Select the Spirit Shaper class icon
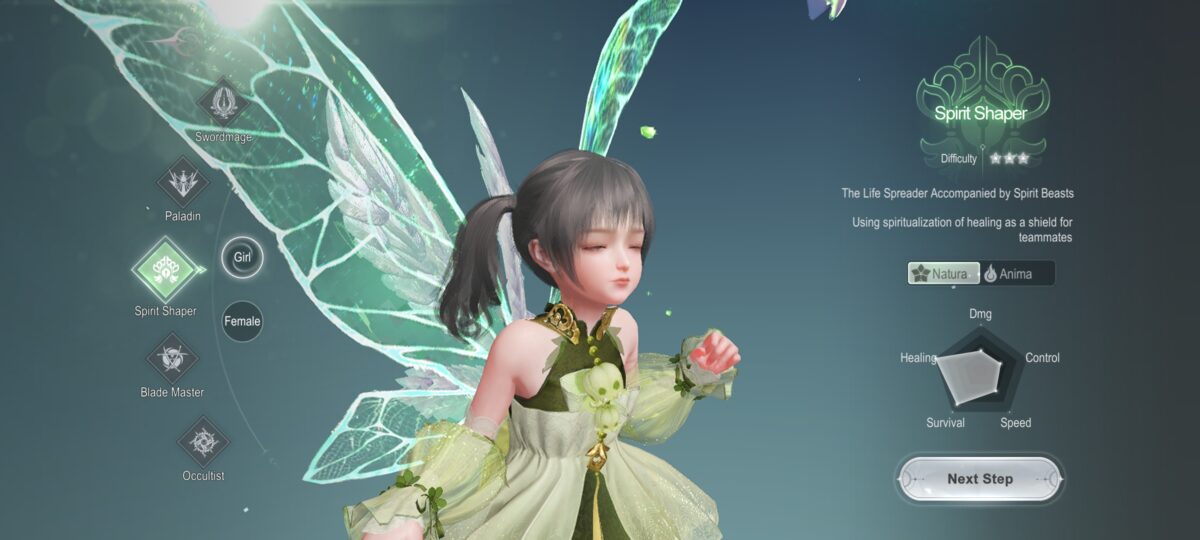The width and height of the screenshot is (1200, 540). 165,269
